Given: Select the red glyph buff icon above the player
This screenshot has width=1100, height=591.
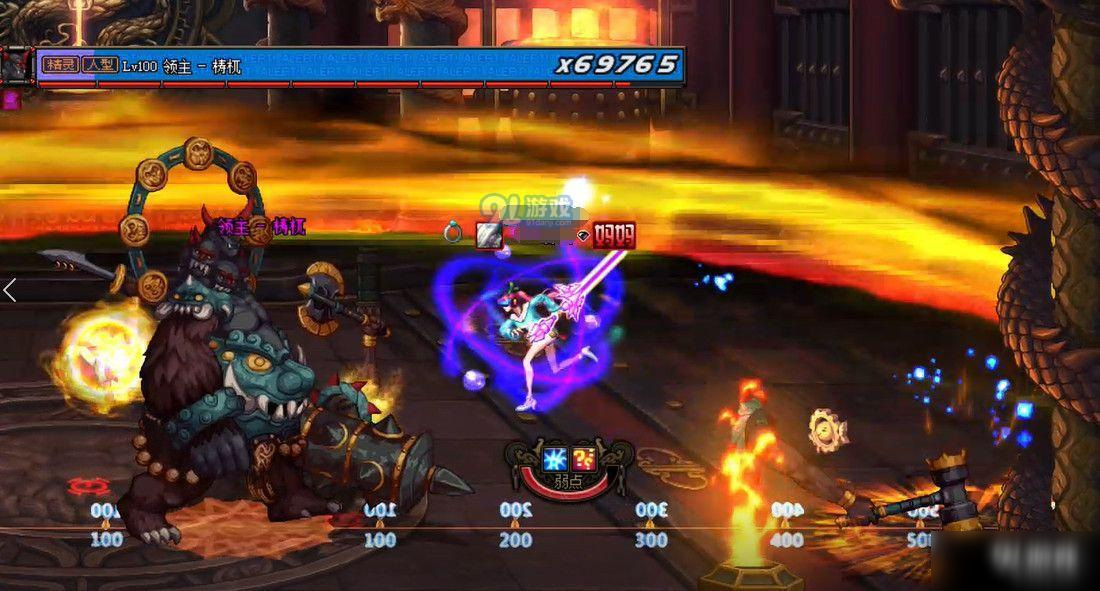Looking at the screenshot, I should click(x=614, y=236).
